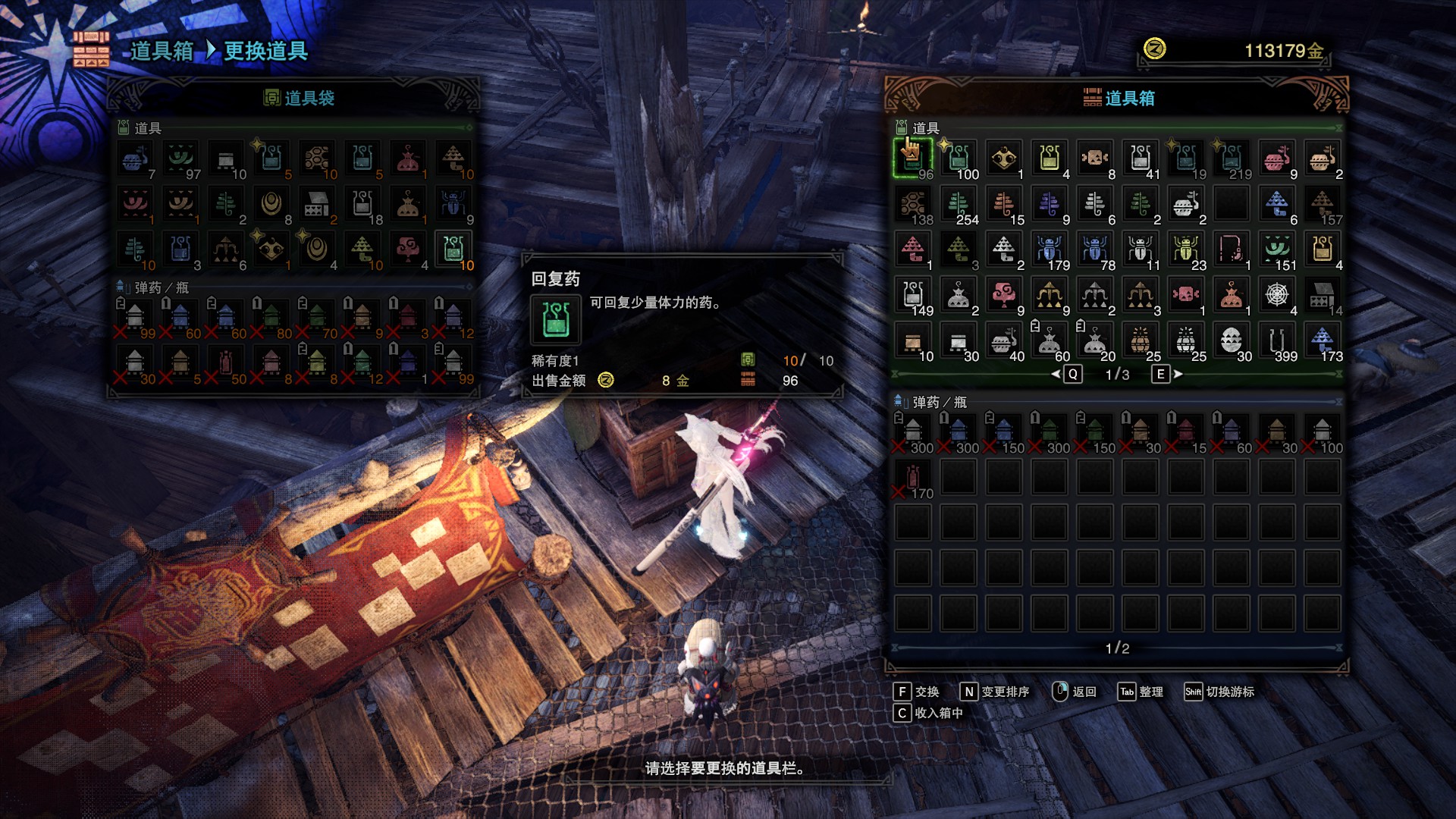
Task: Choose the white potion stack of 18 in pouch
Action: click(362, 204)
